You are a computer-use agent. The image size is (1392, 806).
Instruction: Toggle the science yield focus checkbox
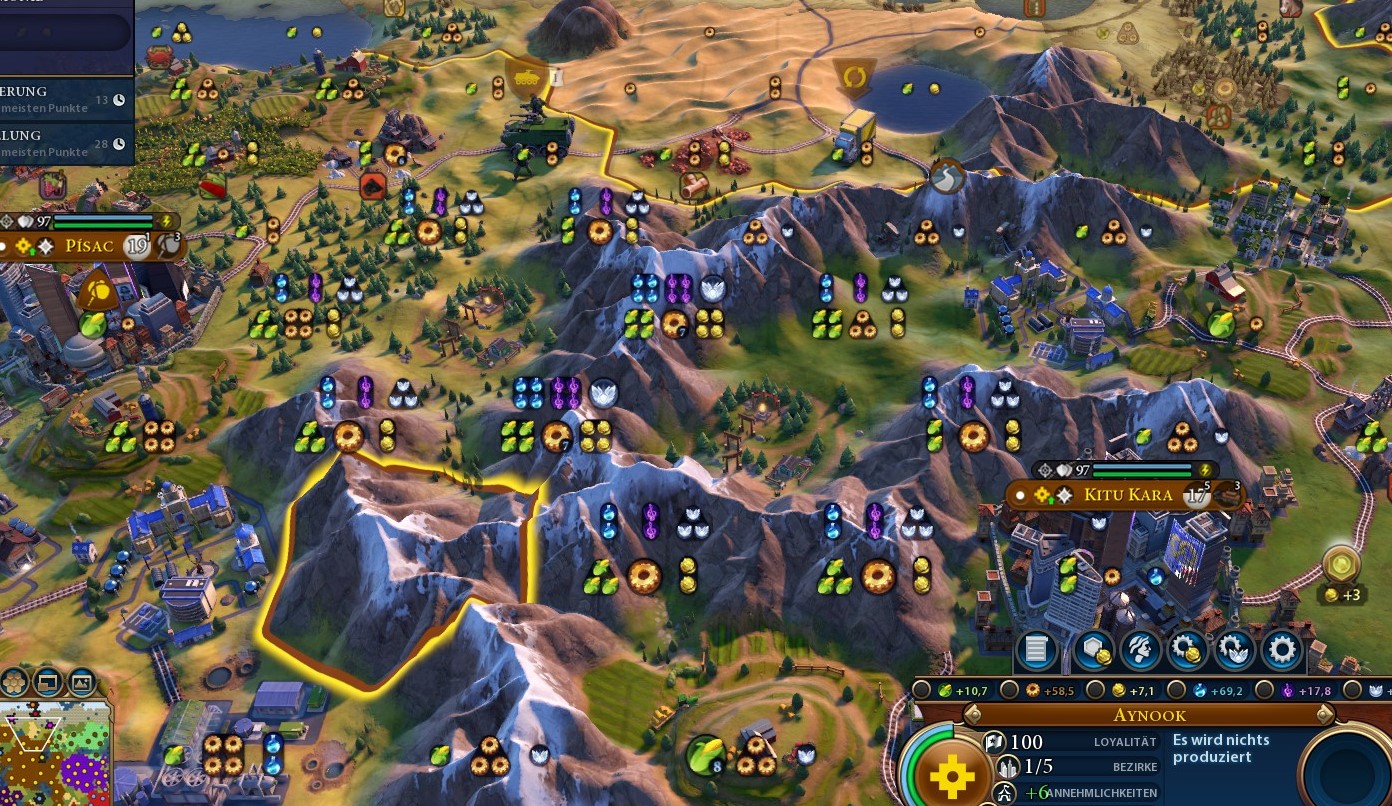tap(1176, 690)
